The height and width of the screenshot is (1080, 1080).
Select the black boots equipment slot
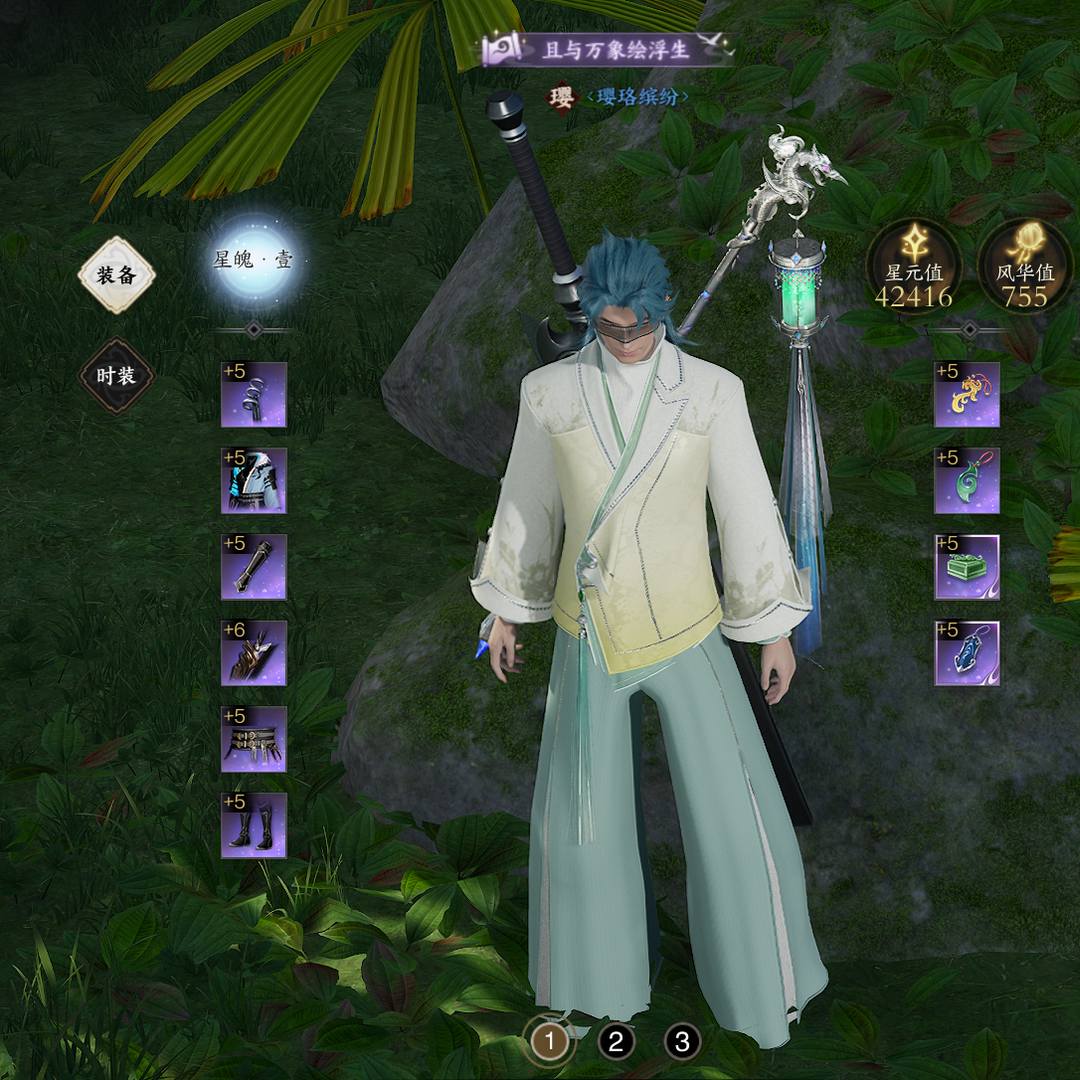pyautogui.click(x=254, y=825)
